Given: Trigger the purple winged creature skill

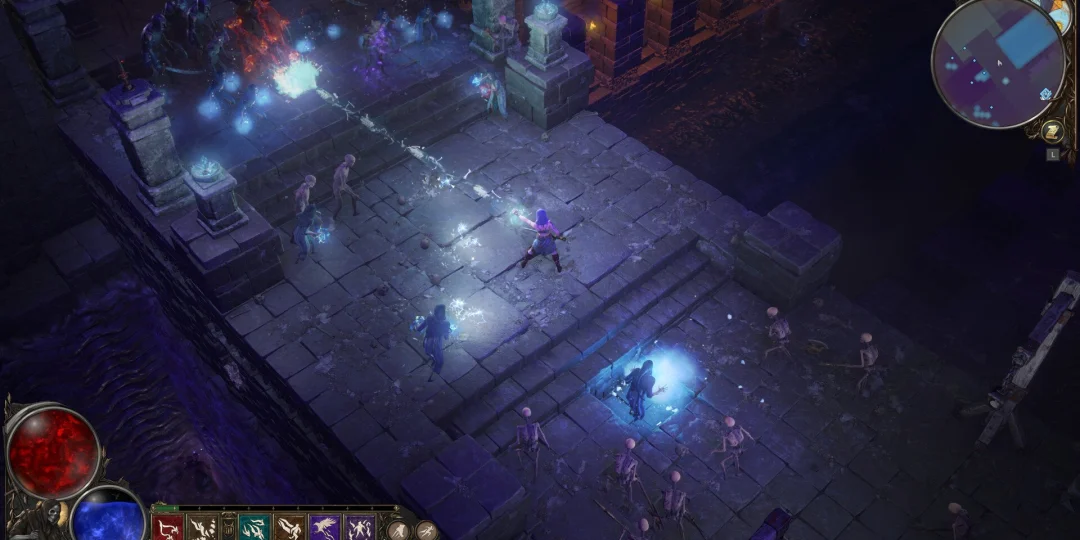Looking at the screenshot, I should 325,527.
